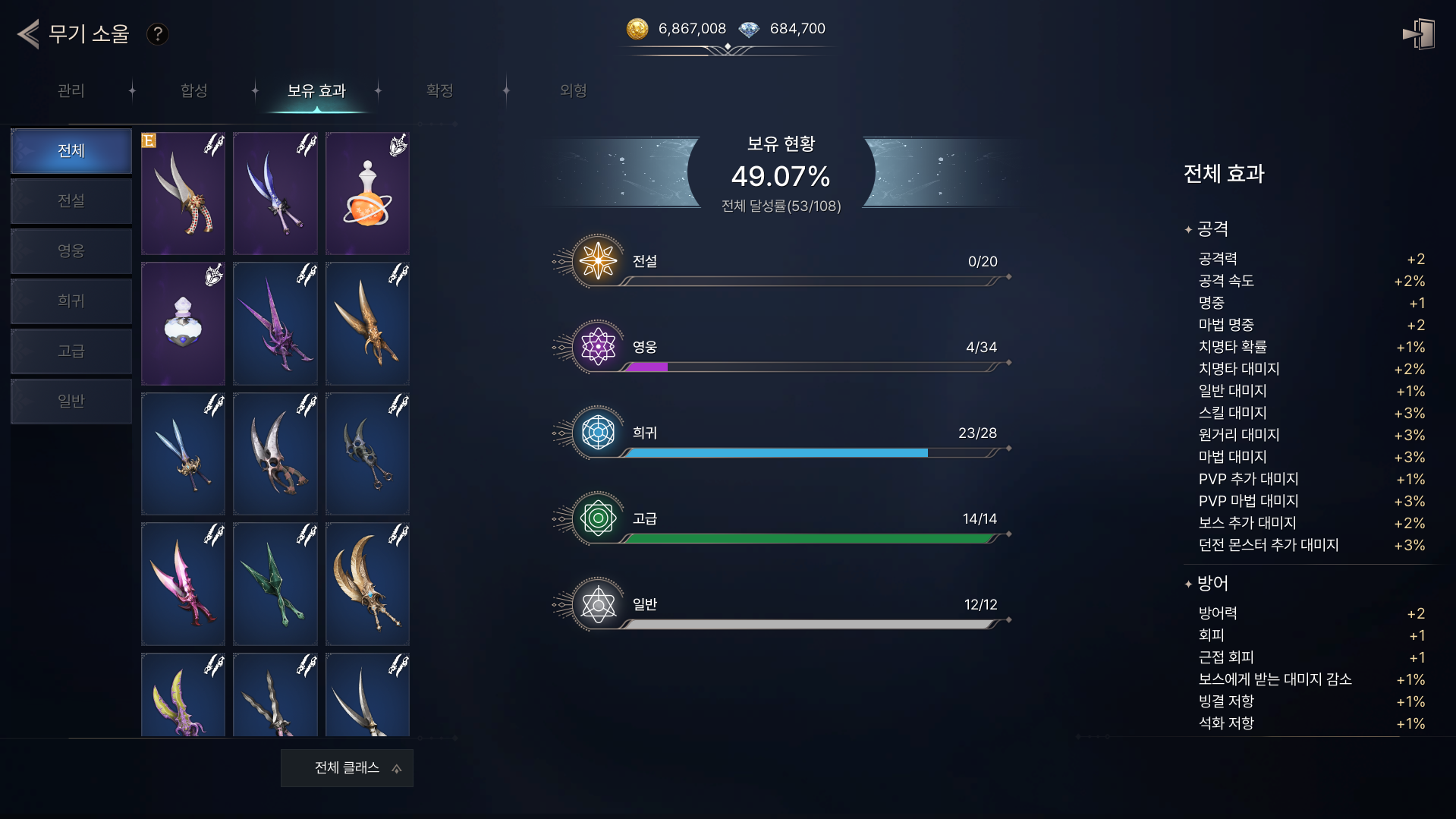This screenshot has width=1456, height=819.
Task: Go back using the arrow beside 무기 소울
Action: click(x=29, y=34)
